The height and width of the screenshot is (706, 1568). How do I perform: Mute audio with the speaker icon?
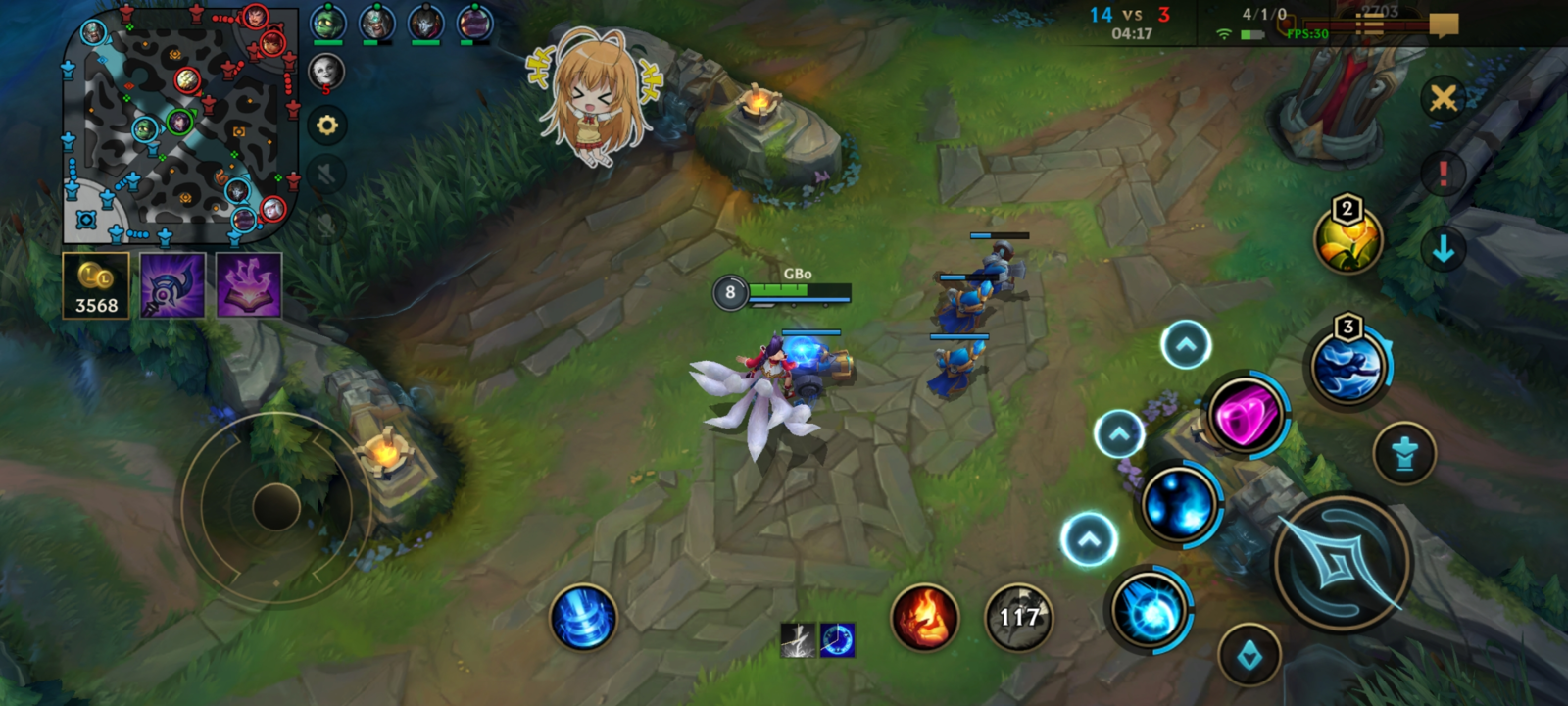tap(326, 174)
